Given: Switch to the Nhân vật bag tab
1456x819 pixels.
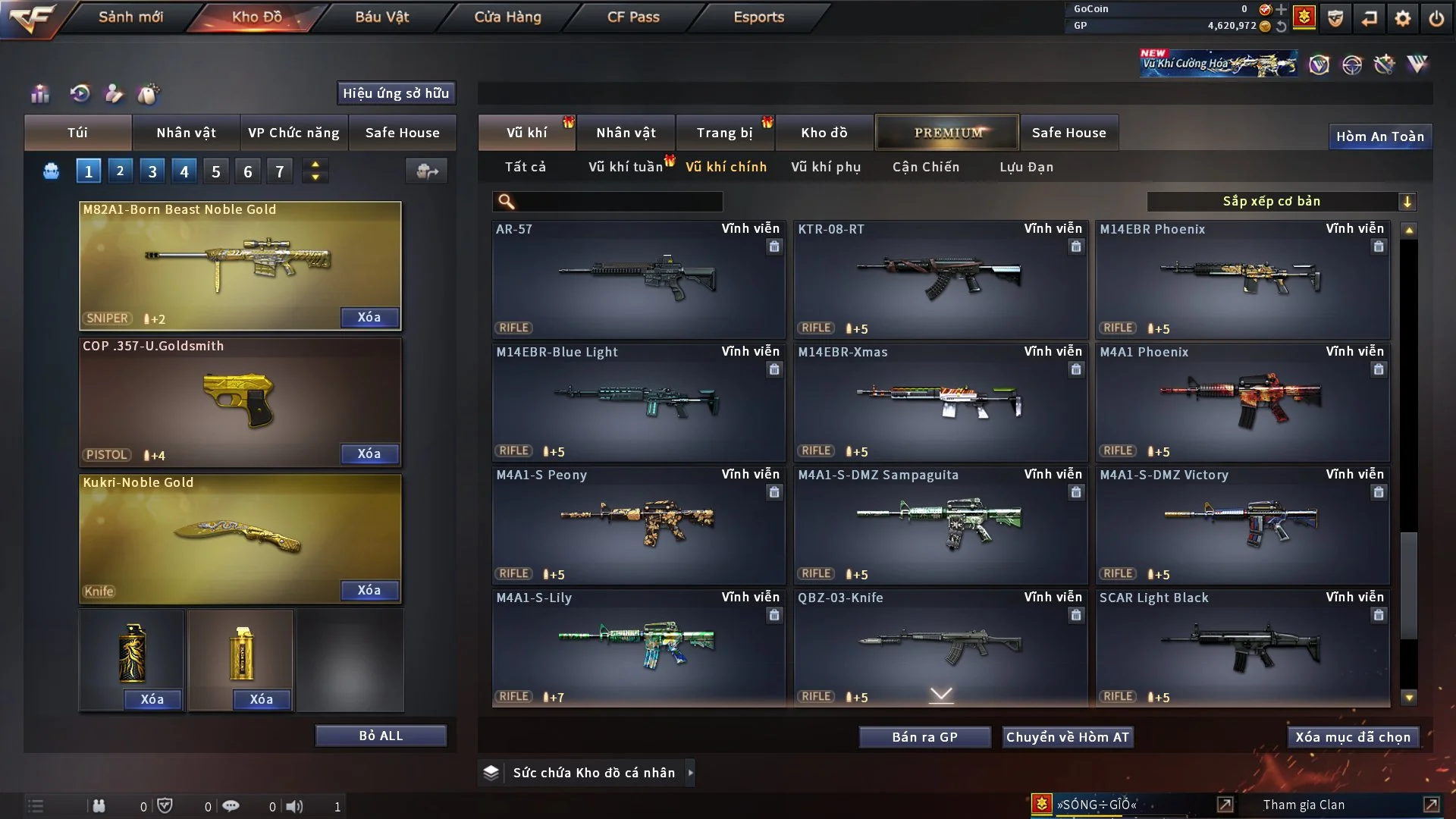Looking at the screenshot, I should pyautogui.click(x=186, y=133).
